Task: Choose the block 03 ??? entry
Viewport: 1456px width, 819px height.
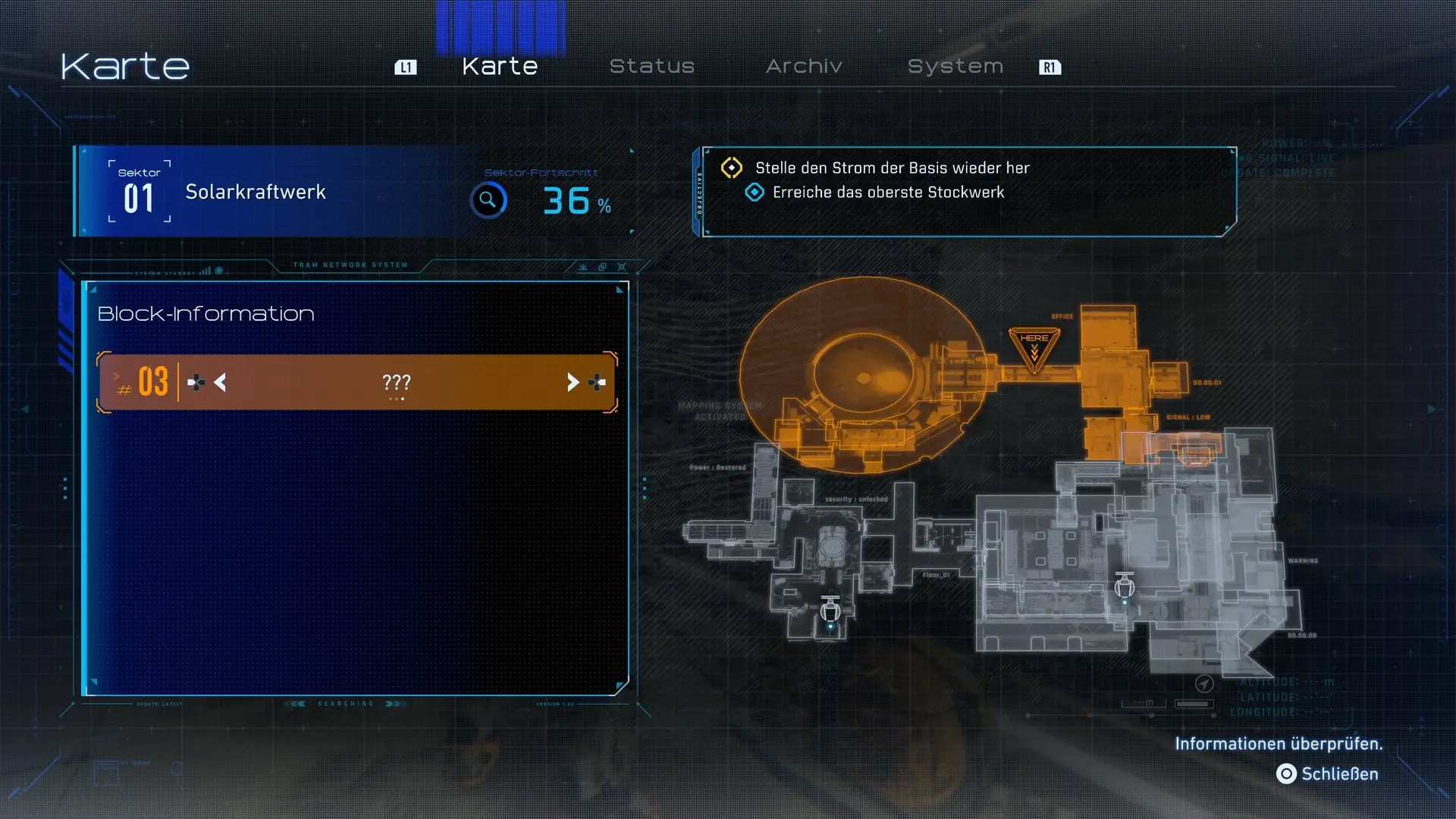Action: point(396,383)
